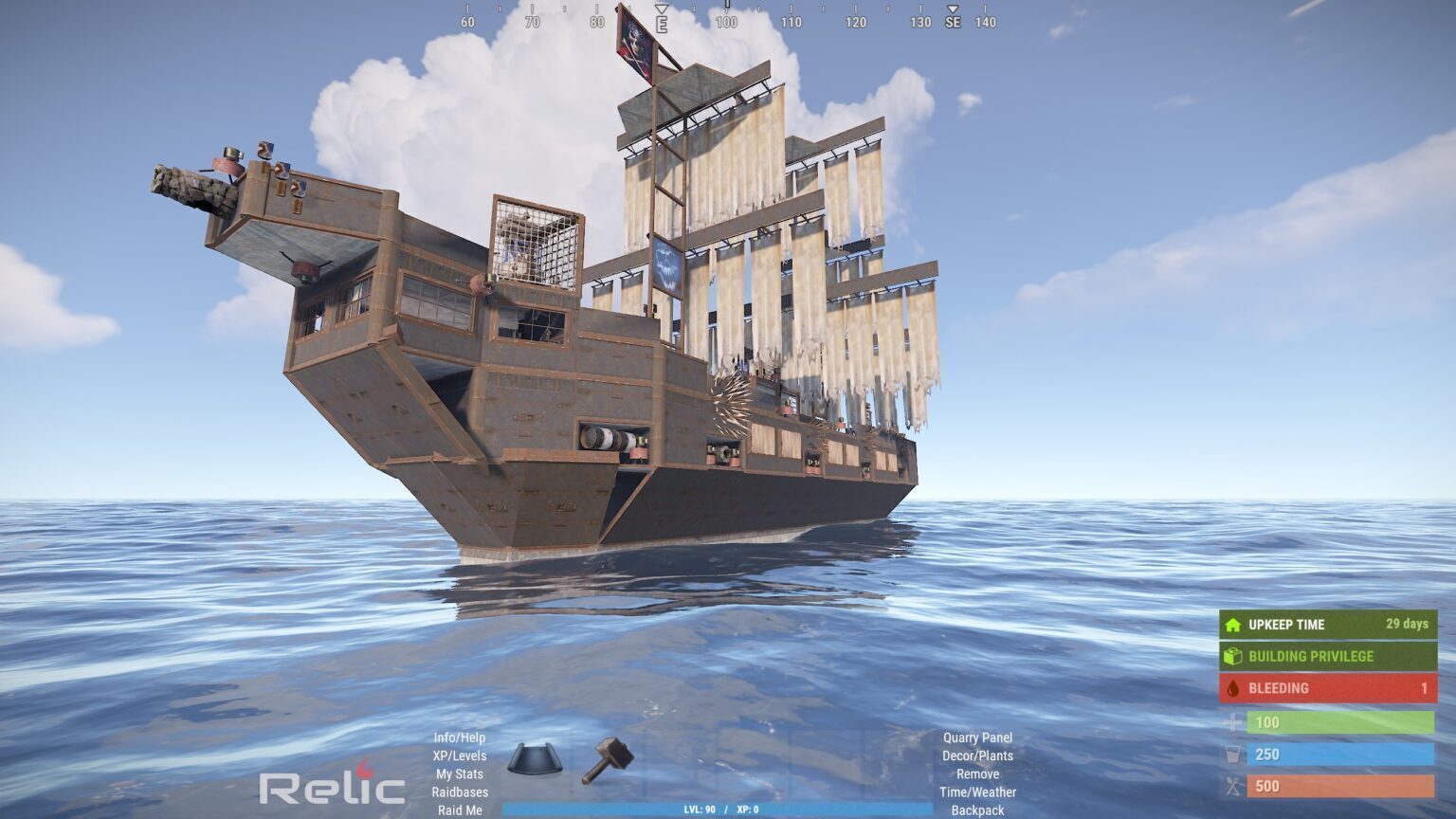Viewport: 1456px width, 819px height.
Task: Click the Raid Me button
Action: [x=460, y=810]
